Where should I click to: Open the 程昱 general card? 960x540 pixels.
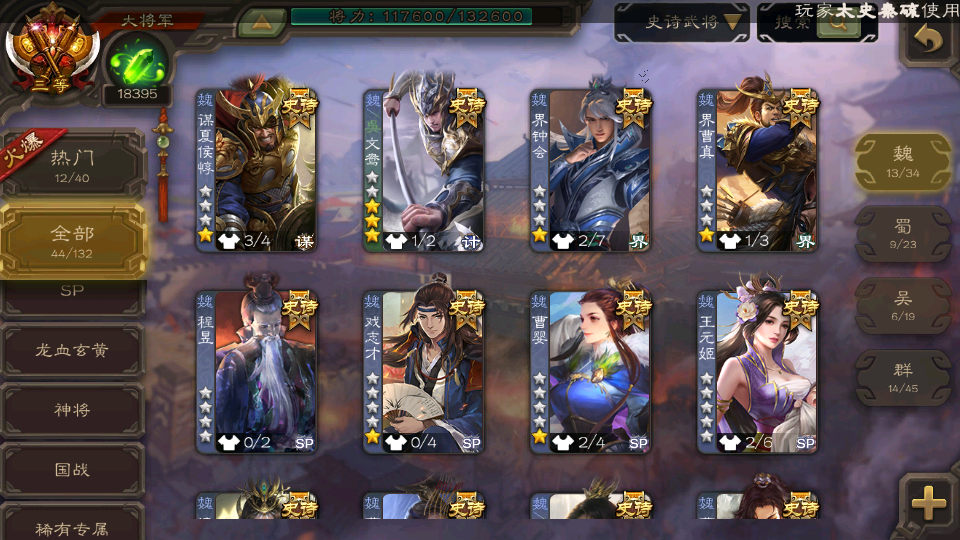(x=256, y=372)
